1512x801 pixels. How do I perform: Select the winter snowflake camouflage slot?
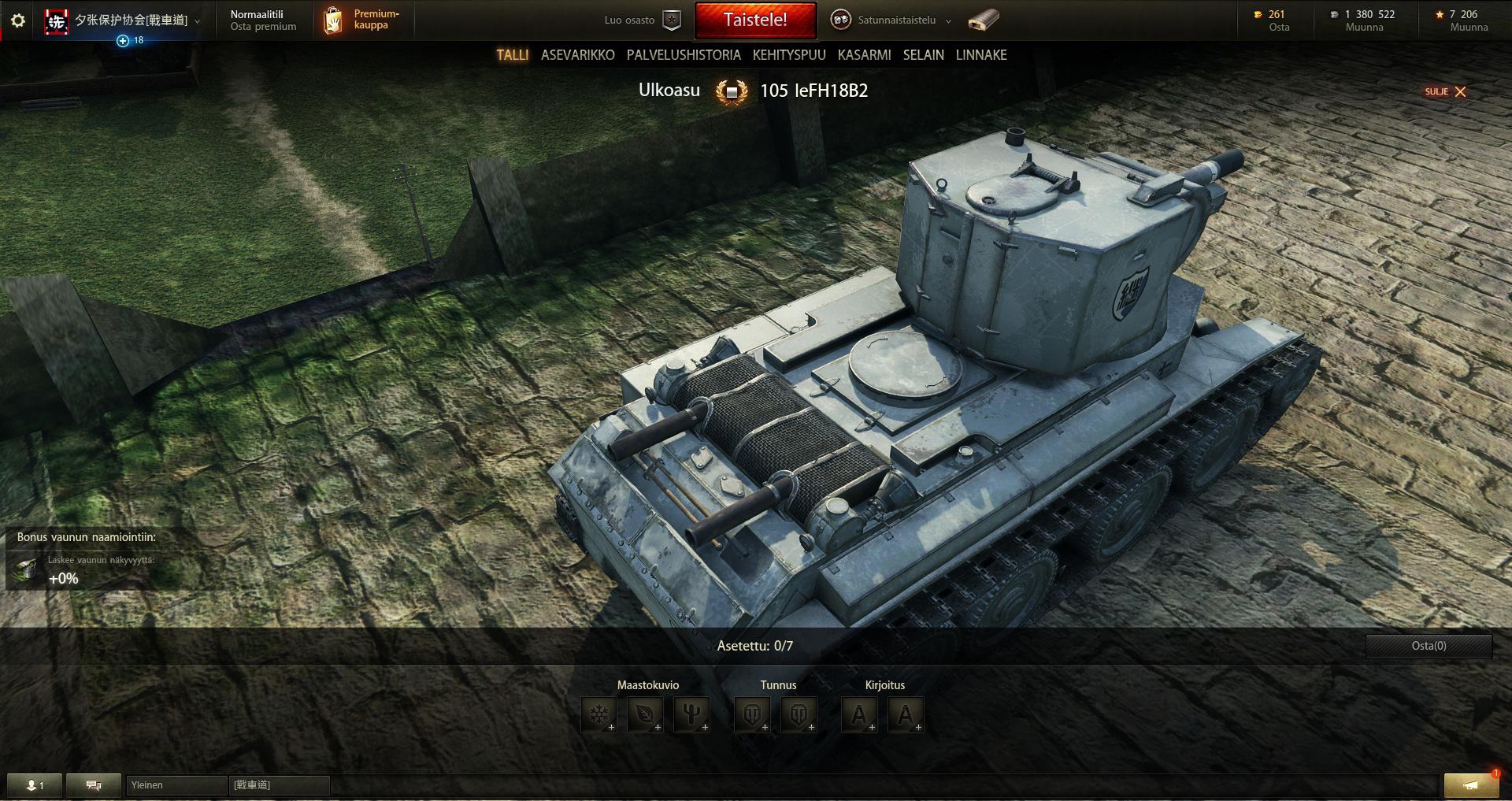pos(599,715)
